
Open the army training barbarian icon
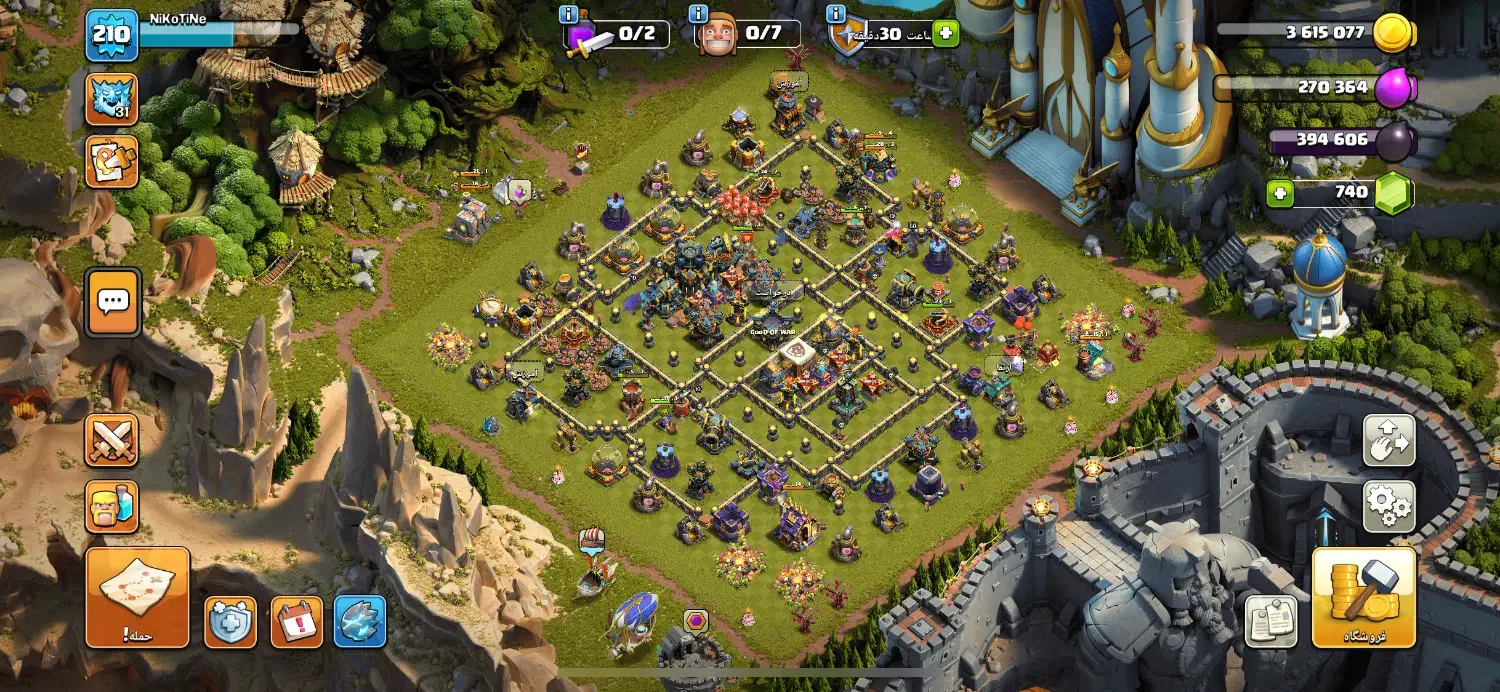pos(112,506)
